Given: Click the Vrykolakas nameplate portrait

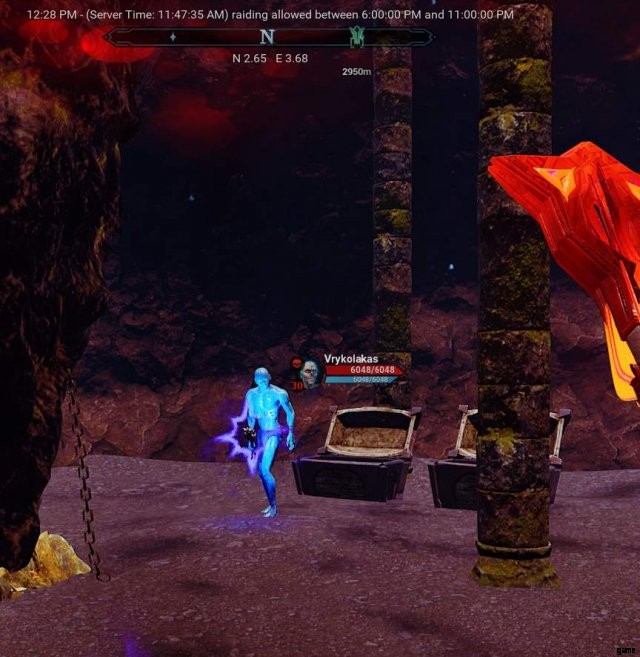Looking at the screenshot, I should tap(310, 372).
